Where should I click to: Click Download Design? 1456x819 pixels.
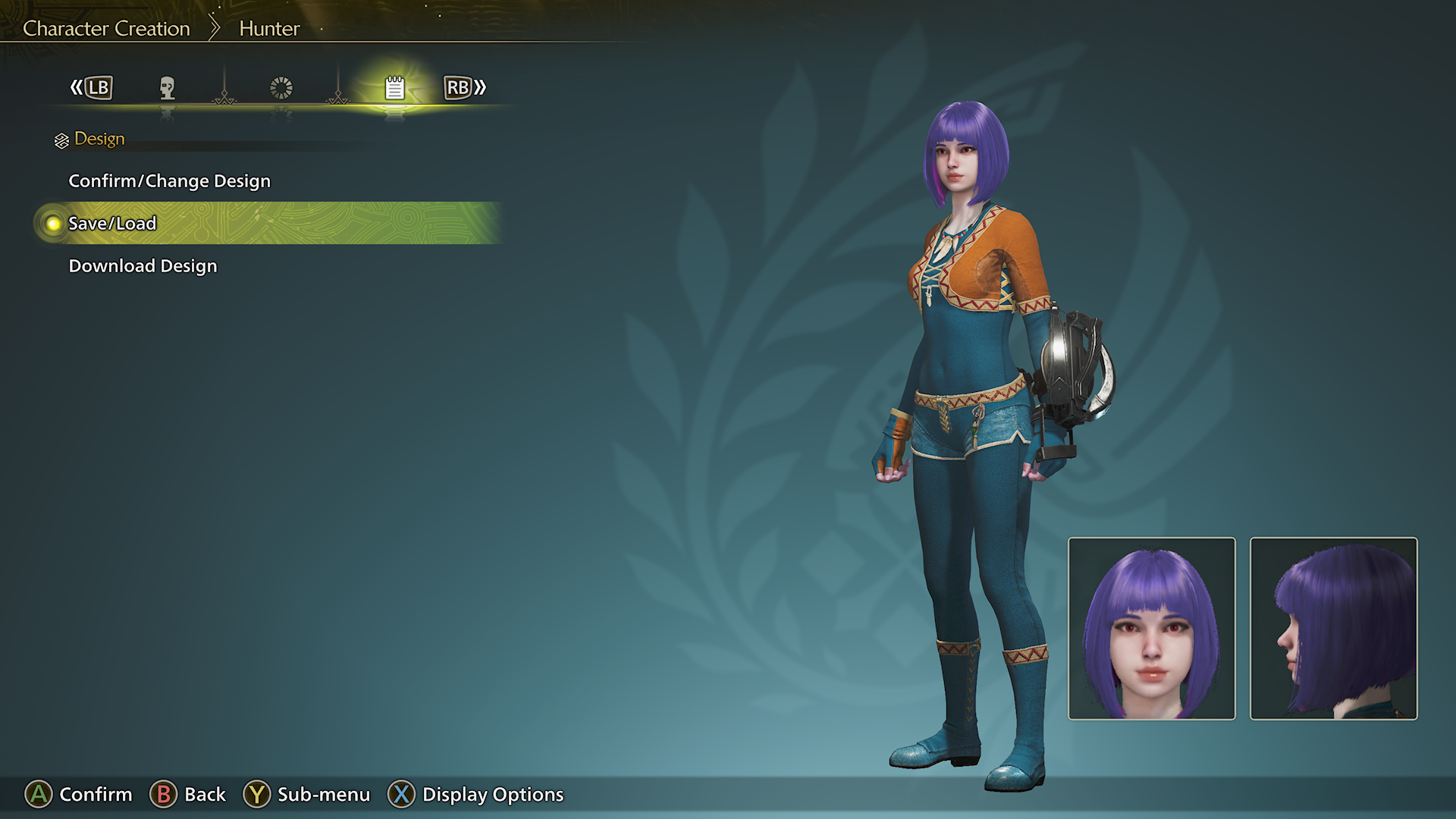pos(143,265)
